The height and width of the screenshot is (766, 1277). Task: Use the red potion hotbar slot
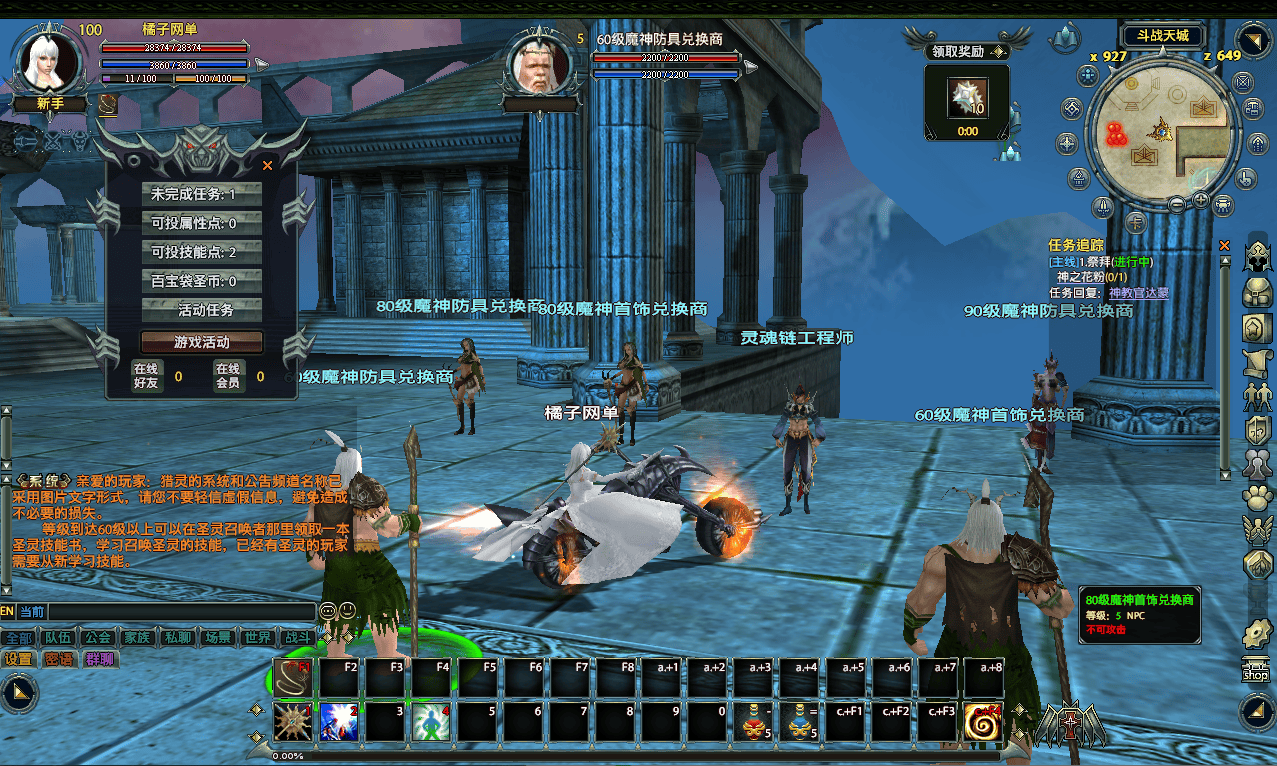coord(752,722)
